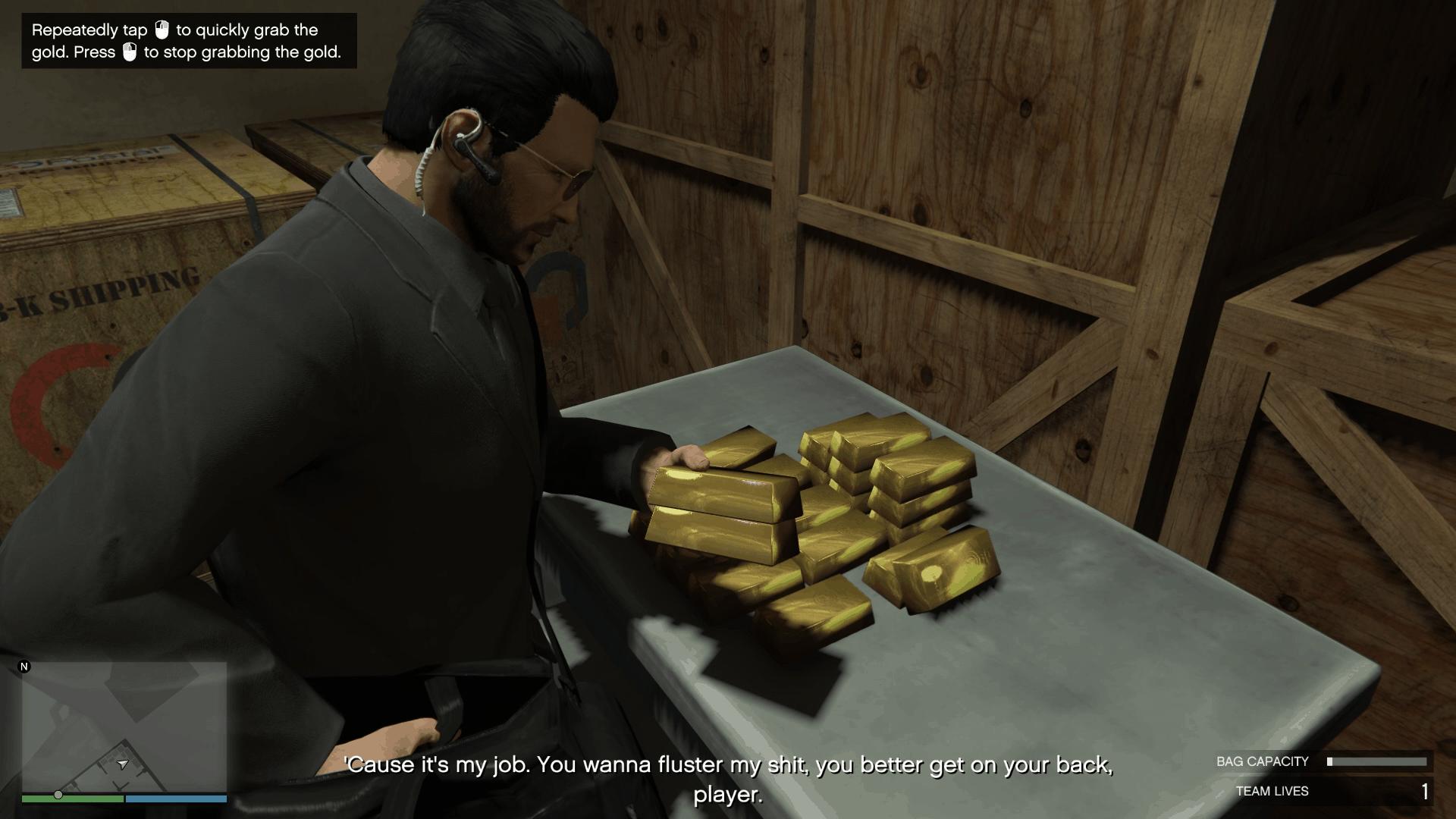
Task: Select the north 'N' compass marker on the minimap
Action: (25, 668)
